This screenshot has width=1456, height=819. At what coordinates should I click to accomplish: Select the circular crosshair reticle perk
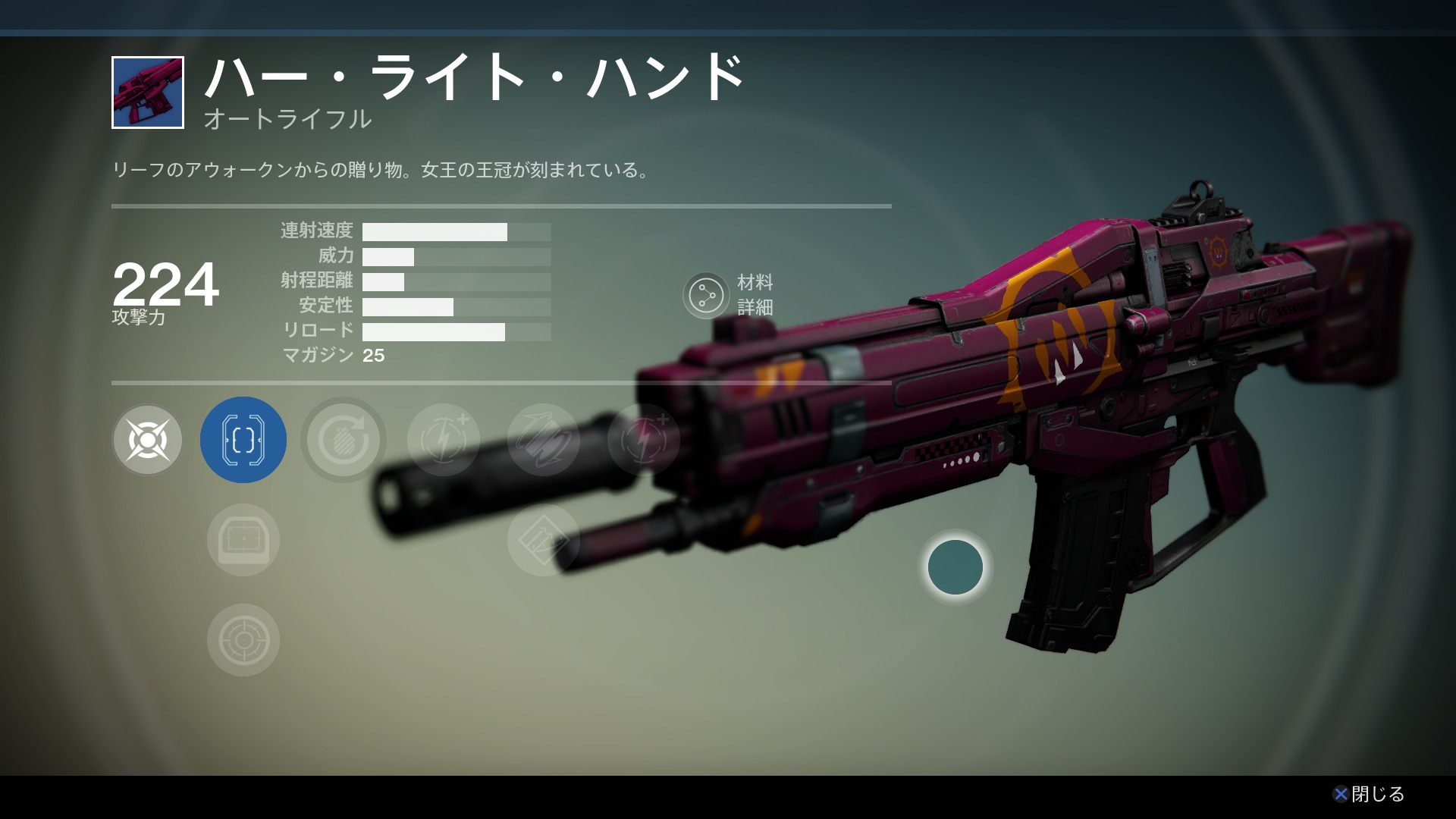coord(243,640)
